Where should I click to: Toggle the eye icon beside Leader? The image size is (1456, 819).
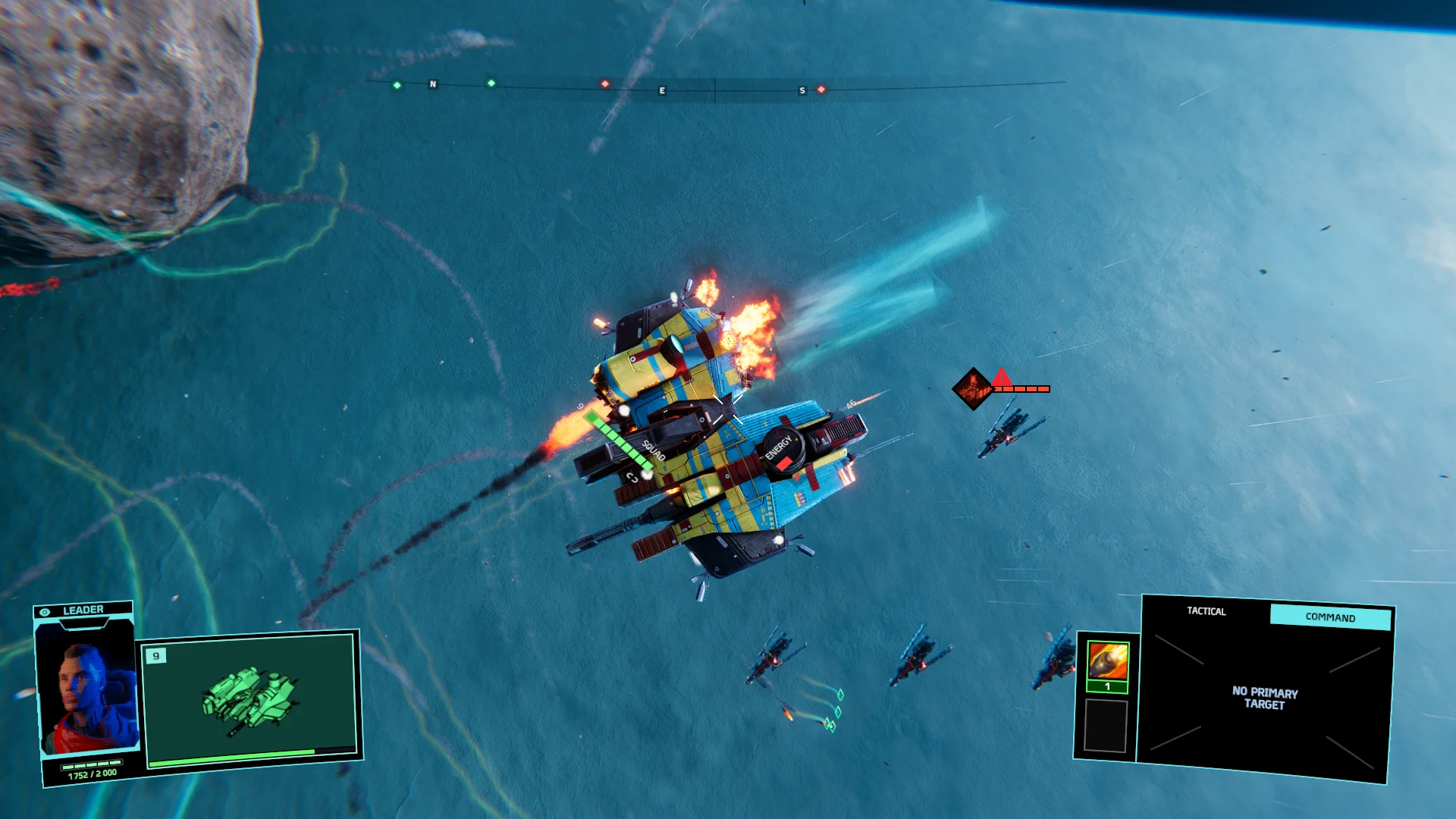click(45, 612)
